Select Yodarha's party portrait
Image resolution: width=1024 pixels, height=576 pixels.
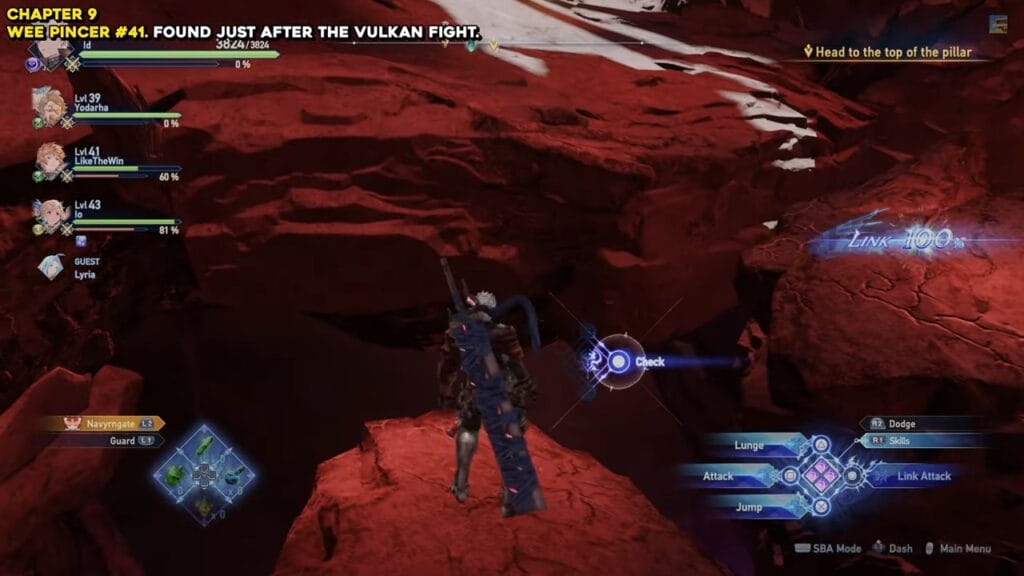(x=48, y=105)
